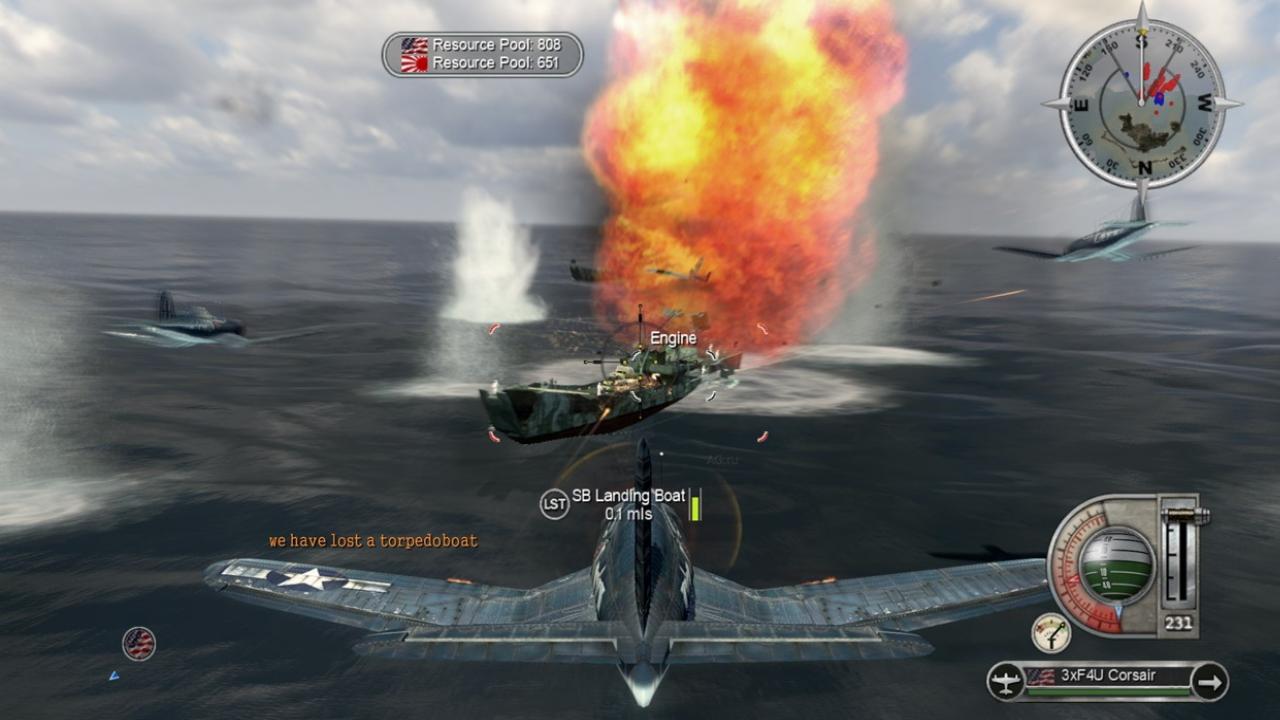
Task: Open the compass minimap in the top right
Action: [1140, 100]
